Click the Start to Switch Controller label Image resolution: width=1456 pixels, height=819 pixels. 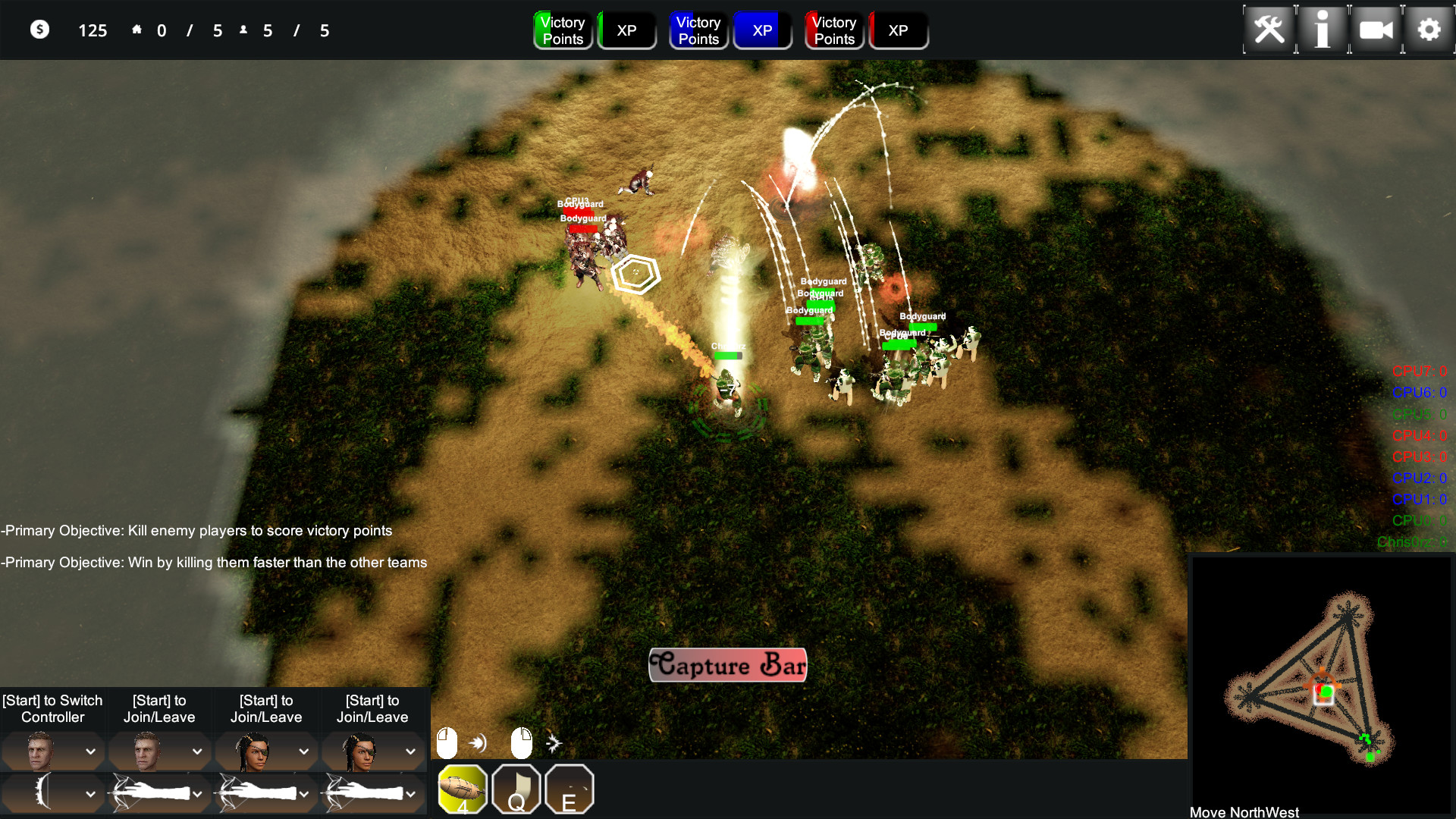[52, 708]
